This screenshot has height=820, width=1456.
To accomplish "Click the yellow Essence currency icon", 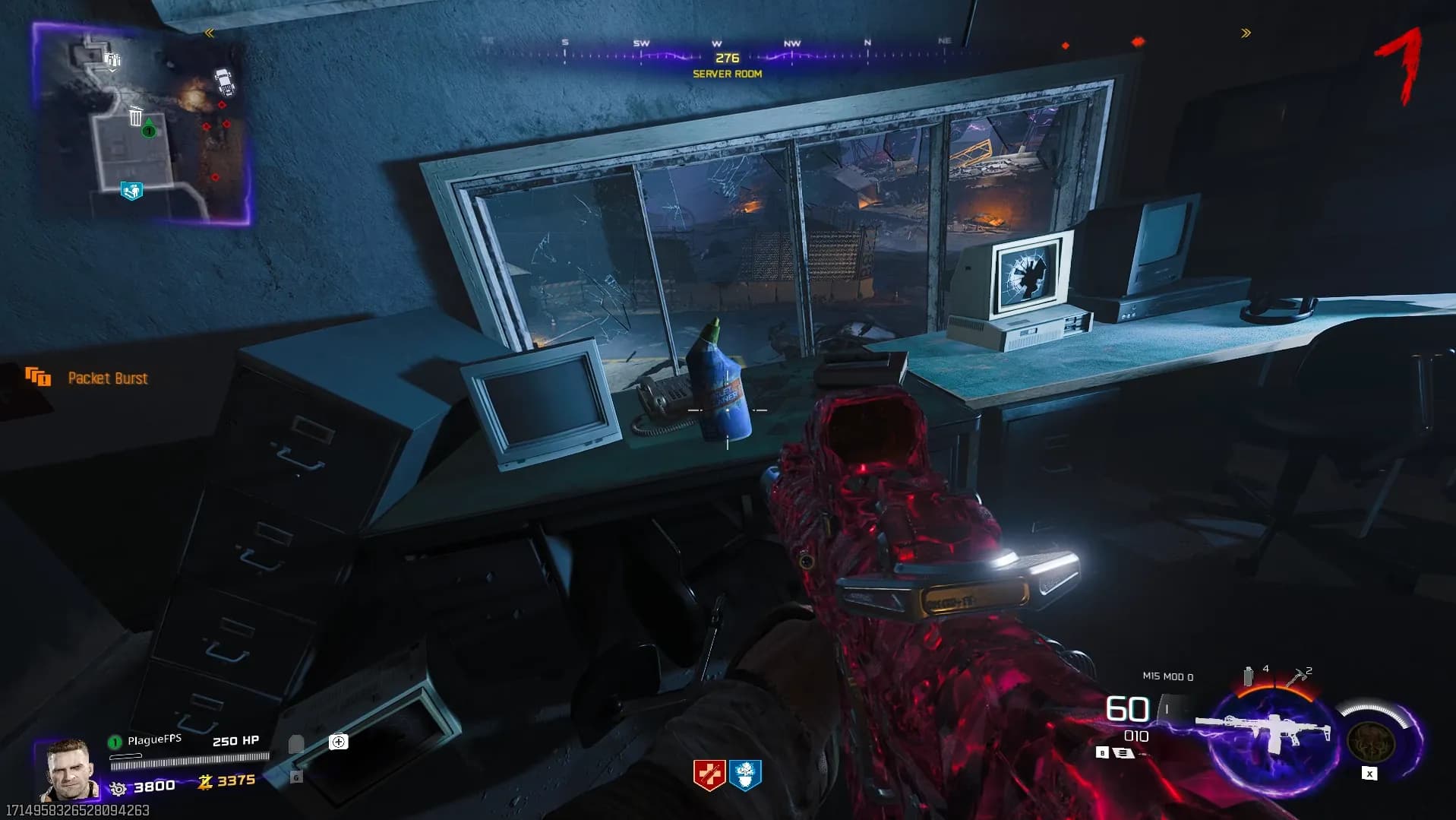I will 205,781.
